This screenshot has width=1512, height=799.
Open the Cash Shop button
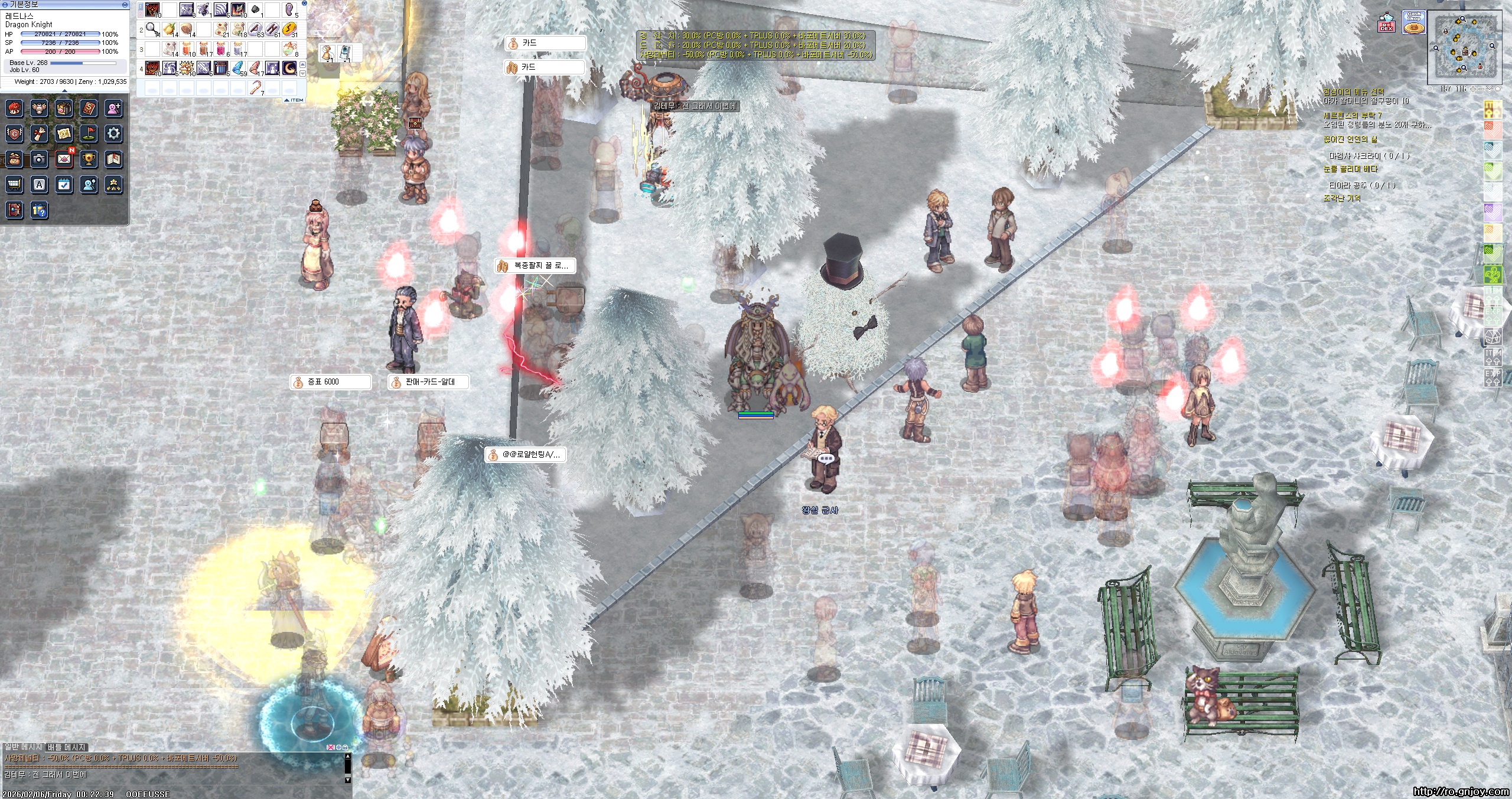coord(1413,23)
